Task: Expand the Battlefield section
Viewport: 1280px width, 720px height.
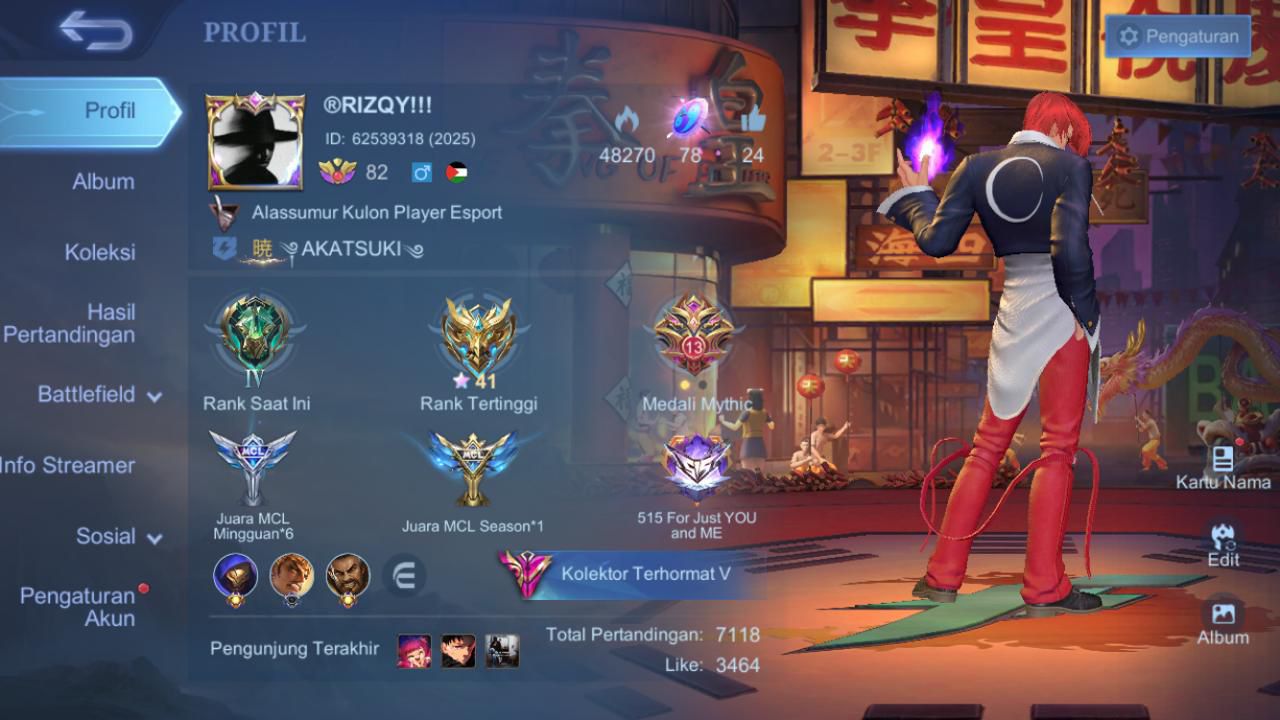Action: [98, 395]
